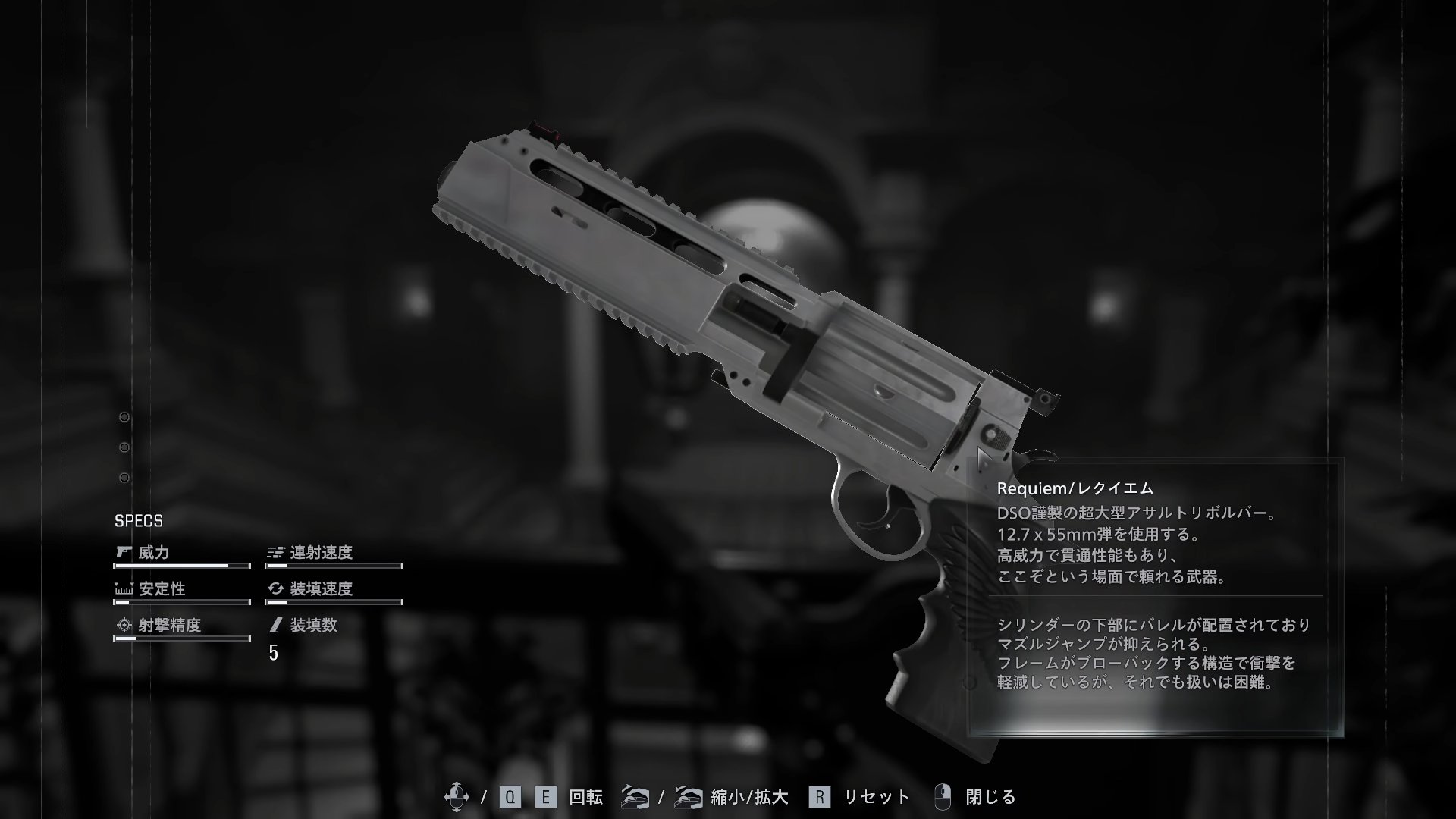The height and width of the screenshot is (819, 1456).
Task: Select the SPECS heading label
Action: [x=139, y=521]
